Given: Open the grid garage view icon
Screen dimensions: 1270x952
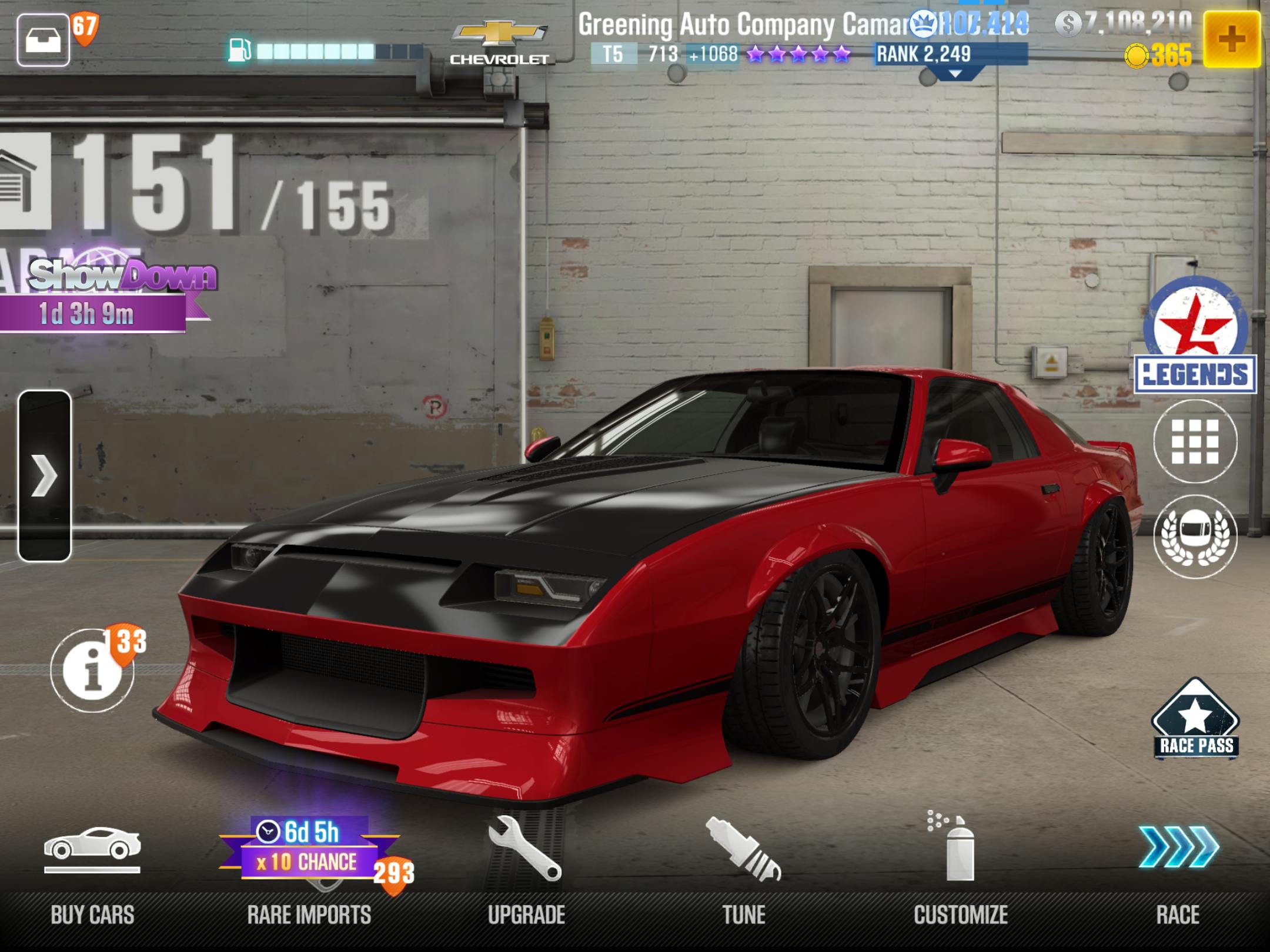Looking at the screenshot, I should (1195, 441).
